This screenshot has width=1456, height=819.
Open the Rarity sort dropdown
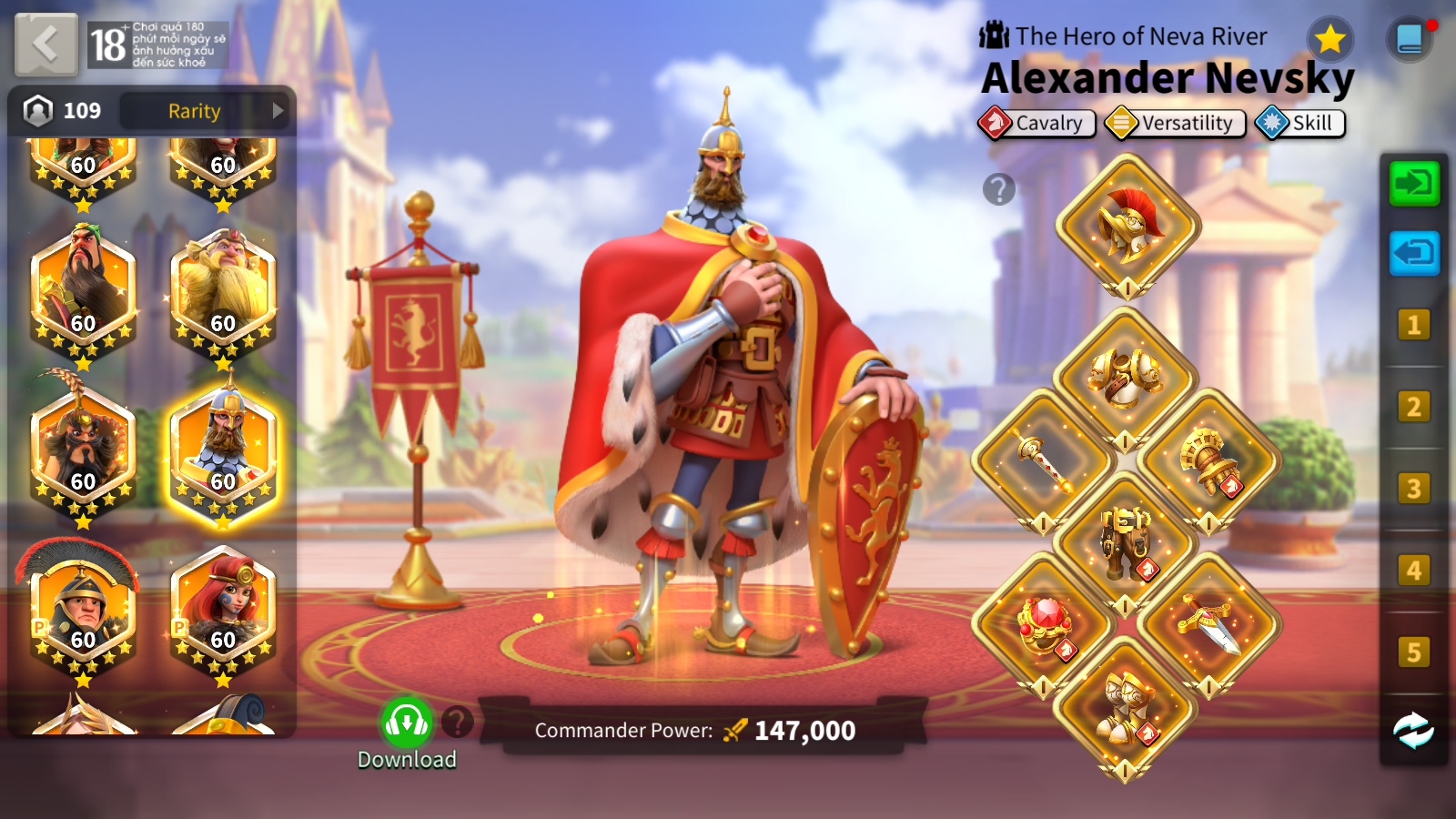point(206,111)
